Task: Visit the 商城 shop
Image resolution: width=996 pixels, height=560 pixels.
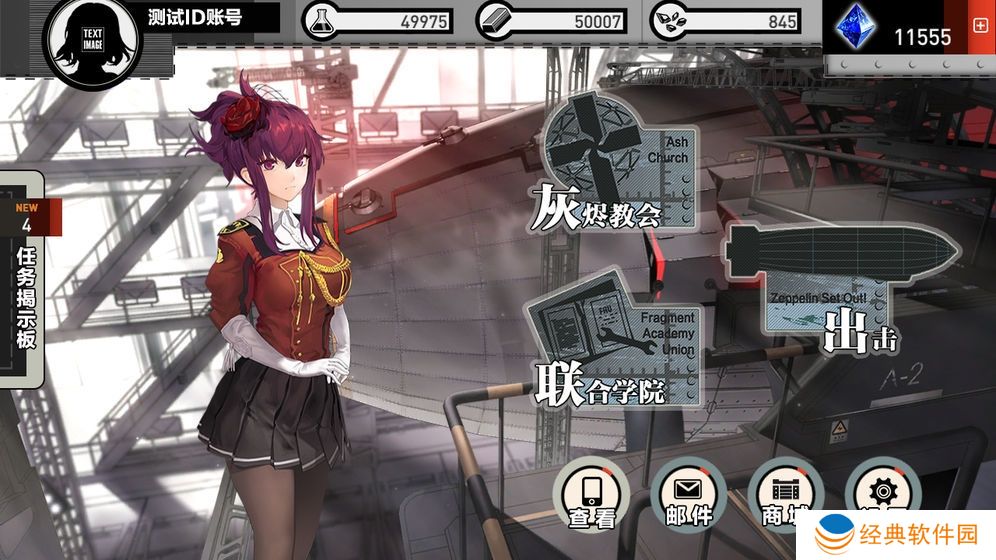Action: tap(784, 495)
